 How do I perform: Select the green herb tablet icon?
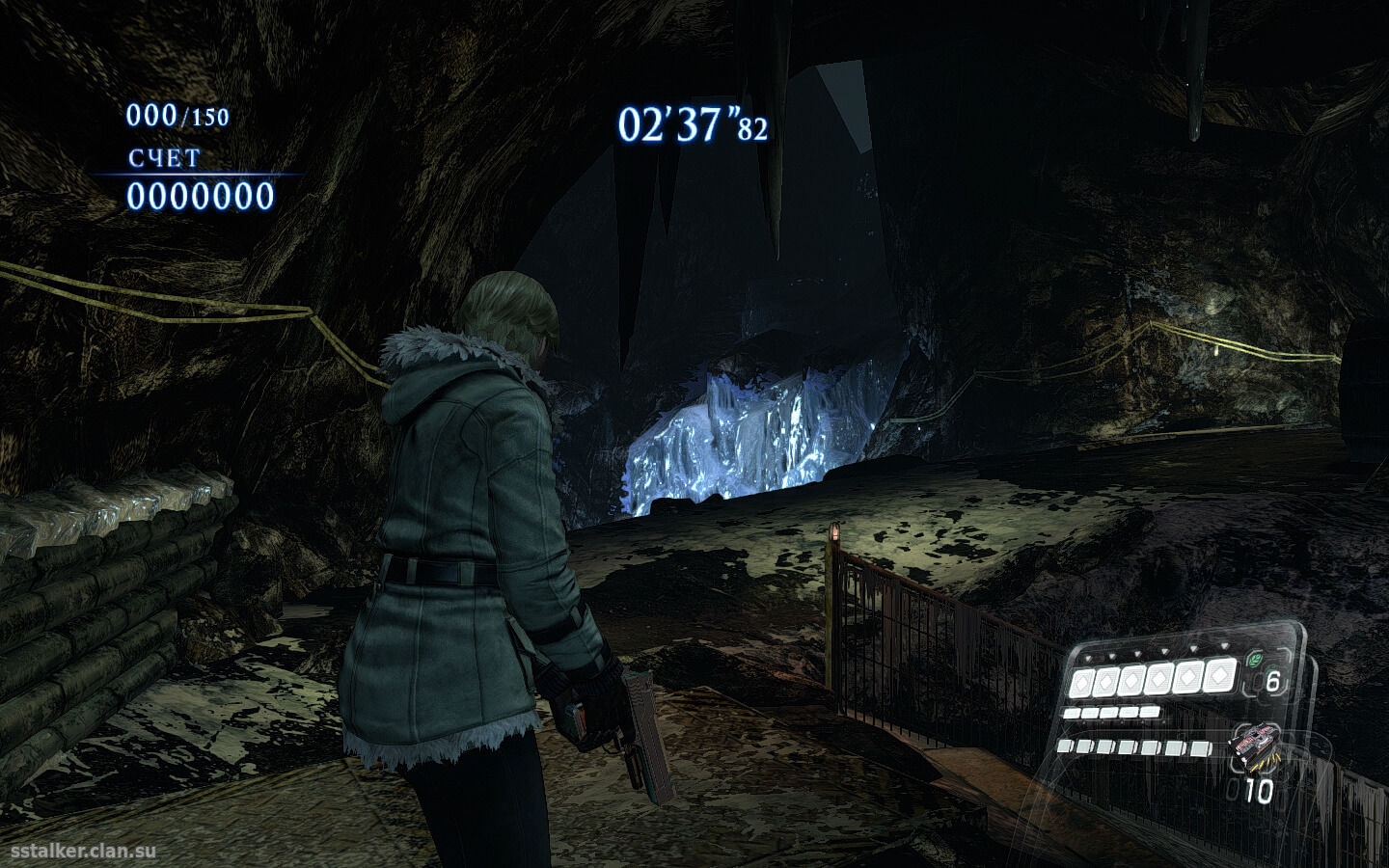[1254, 662]
